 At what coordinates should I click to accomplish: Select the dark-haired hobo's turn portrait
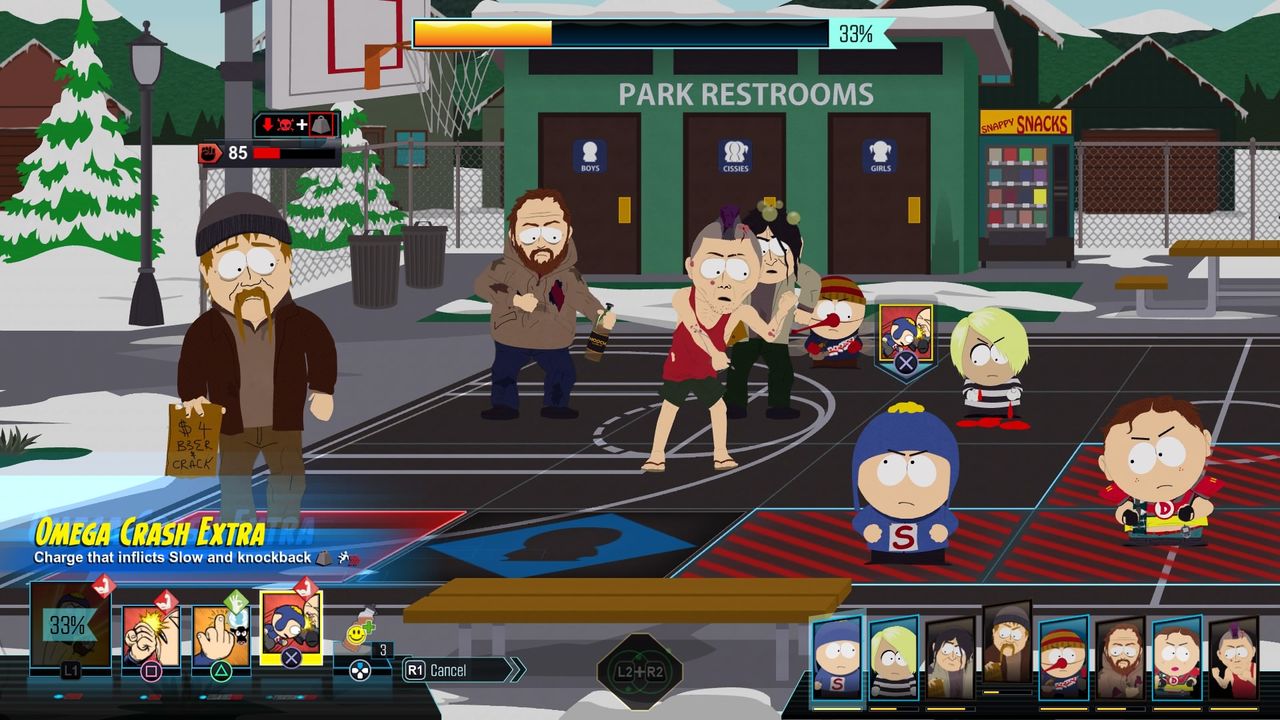point(949,662)
